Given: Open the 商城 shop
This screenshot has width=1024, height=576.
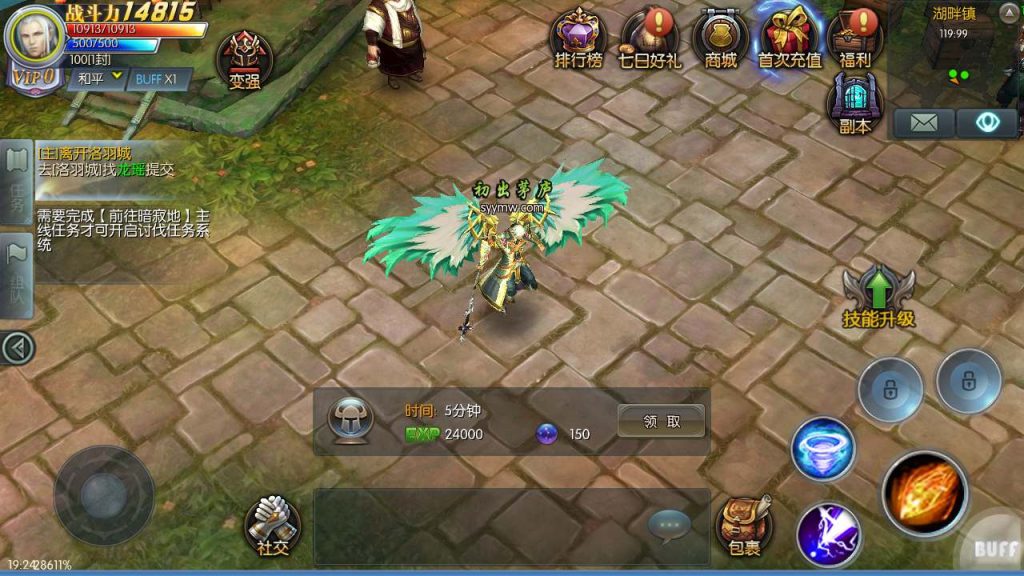Looking at the screenshot, I should [x=720, y=38].
